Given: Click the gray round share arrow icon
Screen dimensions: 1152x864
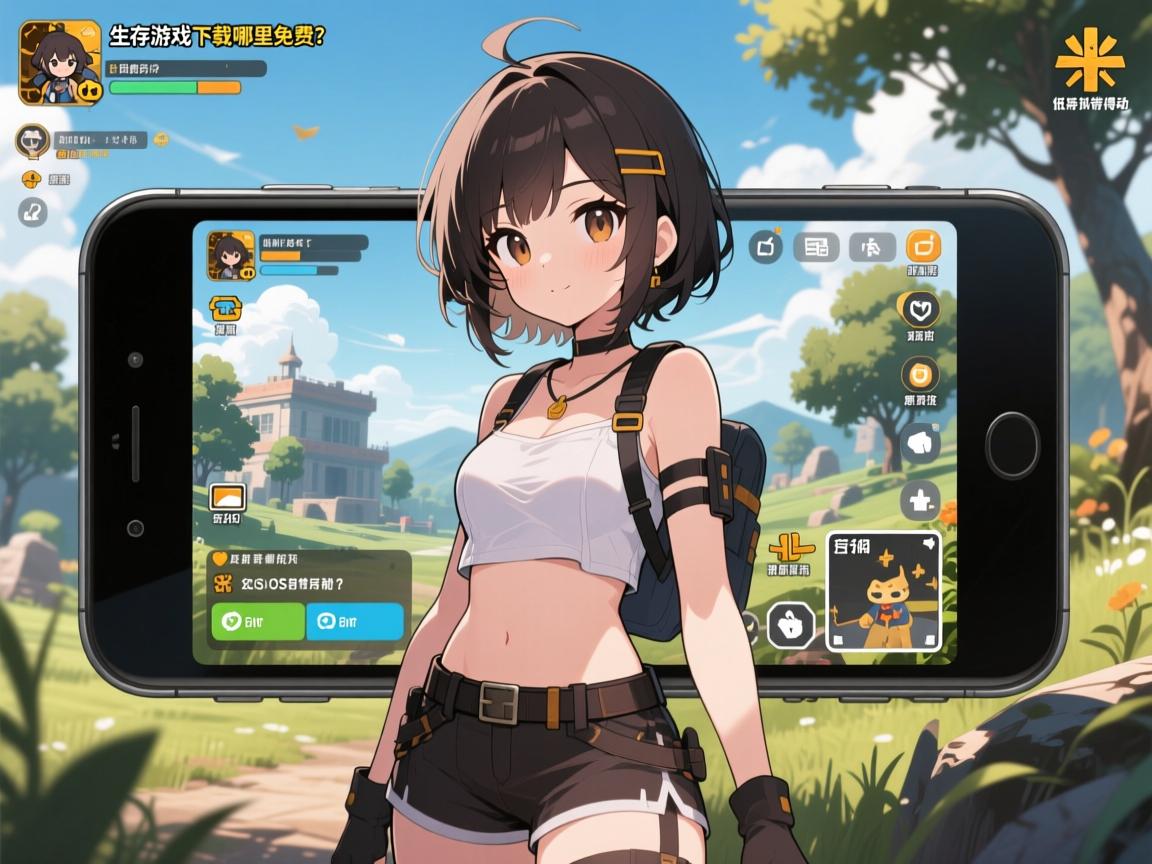Looking at the screenshot, I should coord(32,211).
